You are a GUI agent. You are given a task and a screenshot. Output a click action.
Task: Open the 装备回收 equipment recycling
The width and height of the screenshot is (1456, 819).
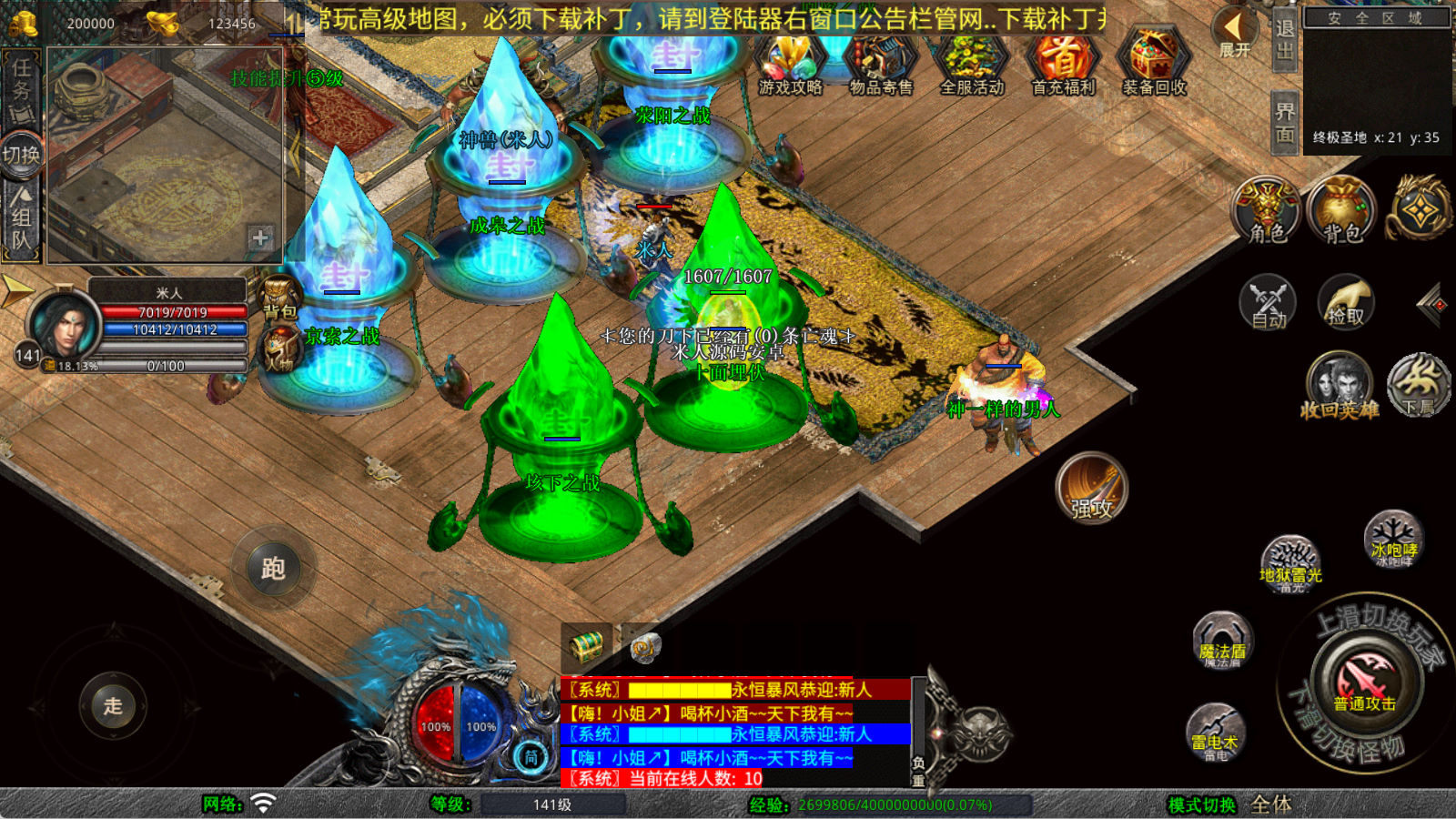1154,62
